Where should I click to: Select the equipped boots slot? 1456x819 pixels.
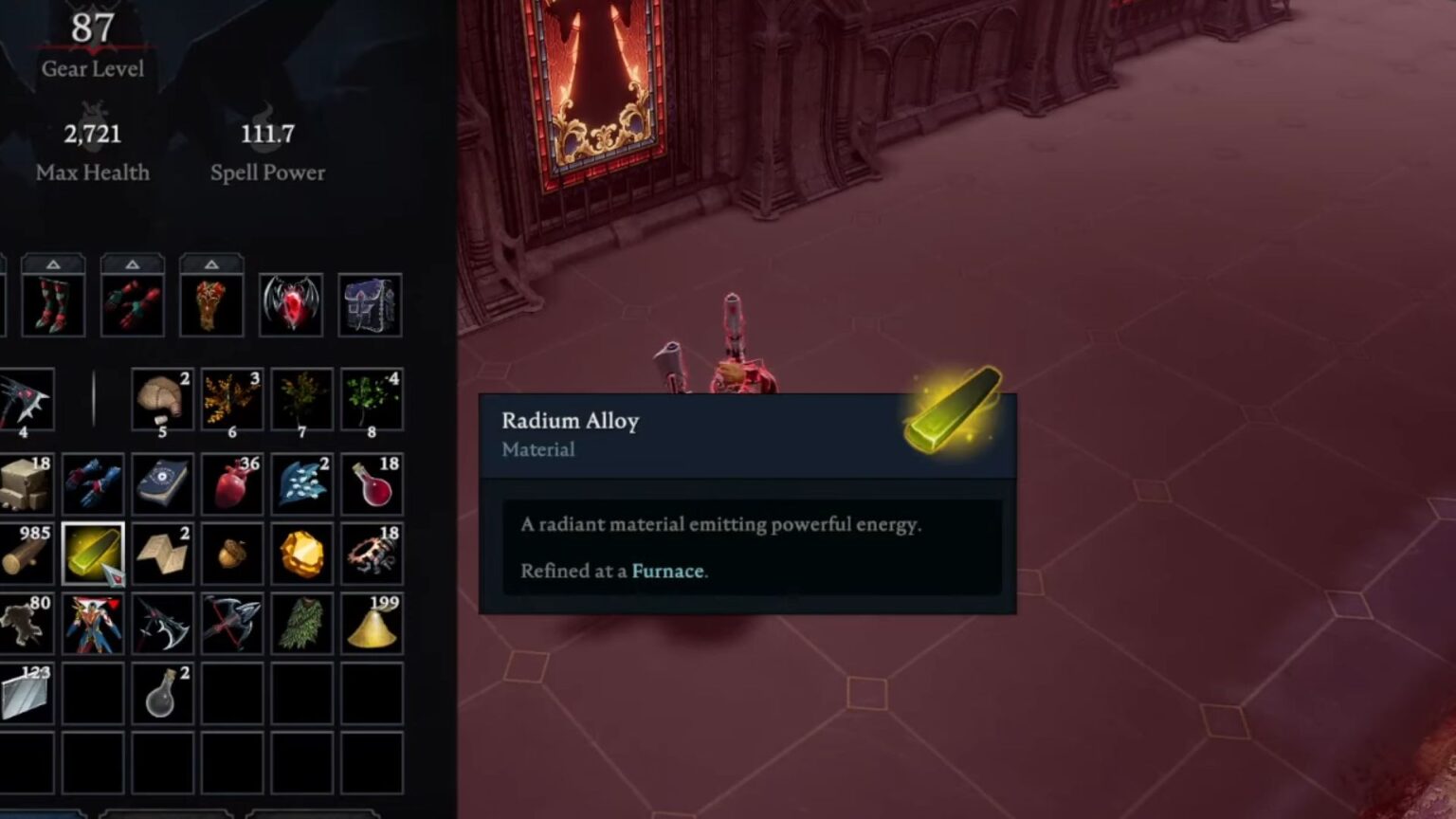point(54,303)
